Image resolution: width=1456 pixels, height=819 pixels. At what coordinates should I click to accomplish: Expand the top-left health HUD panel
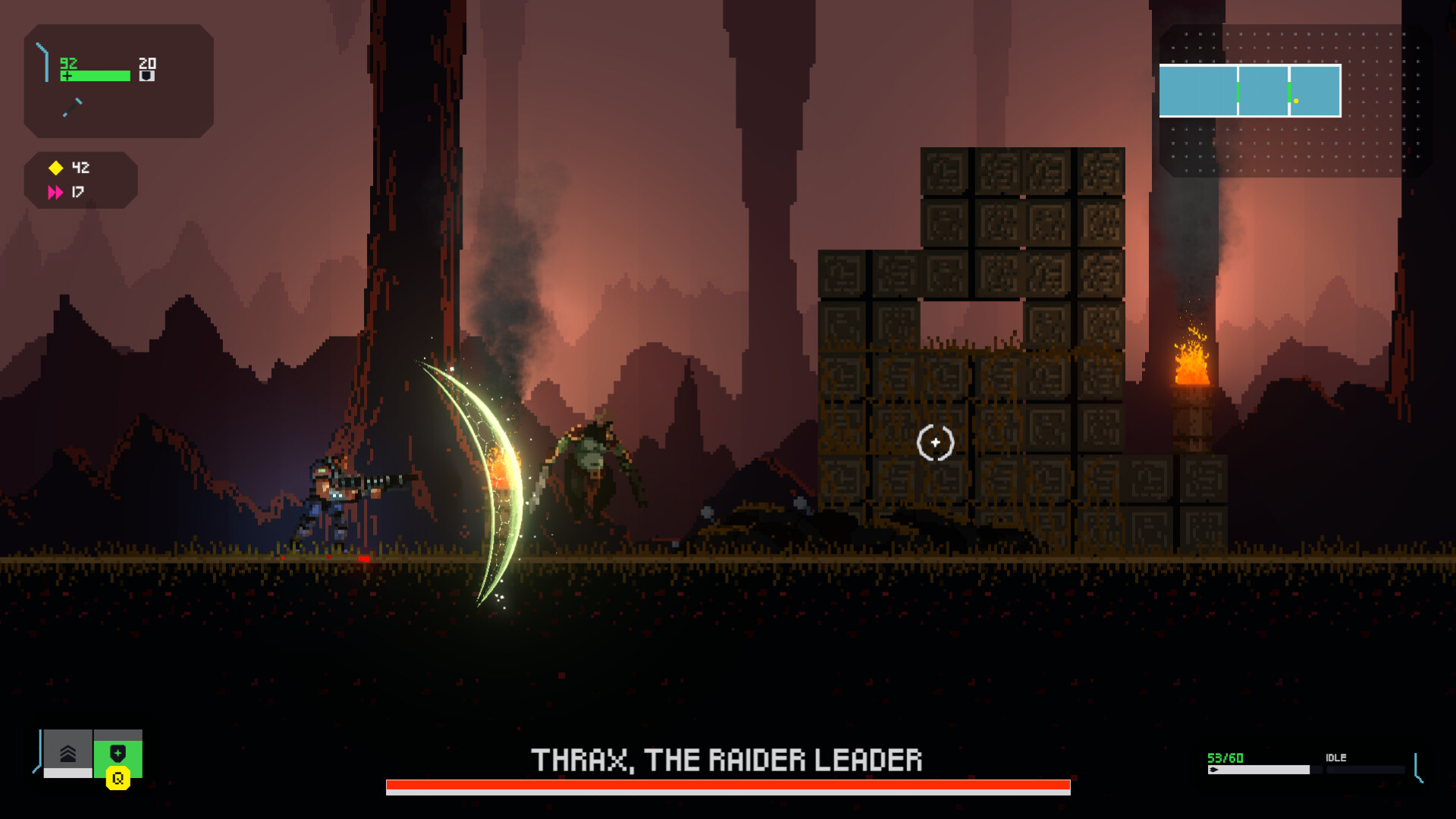pos(118,81)
